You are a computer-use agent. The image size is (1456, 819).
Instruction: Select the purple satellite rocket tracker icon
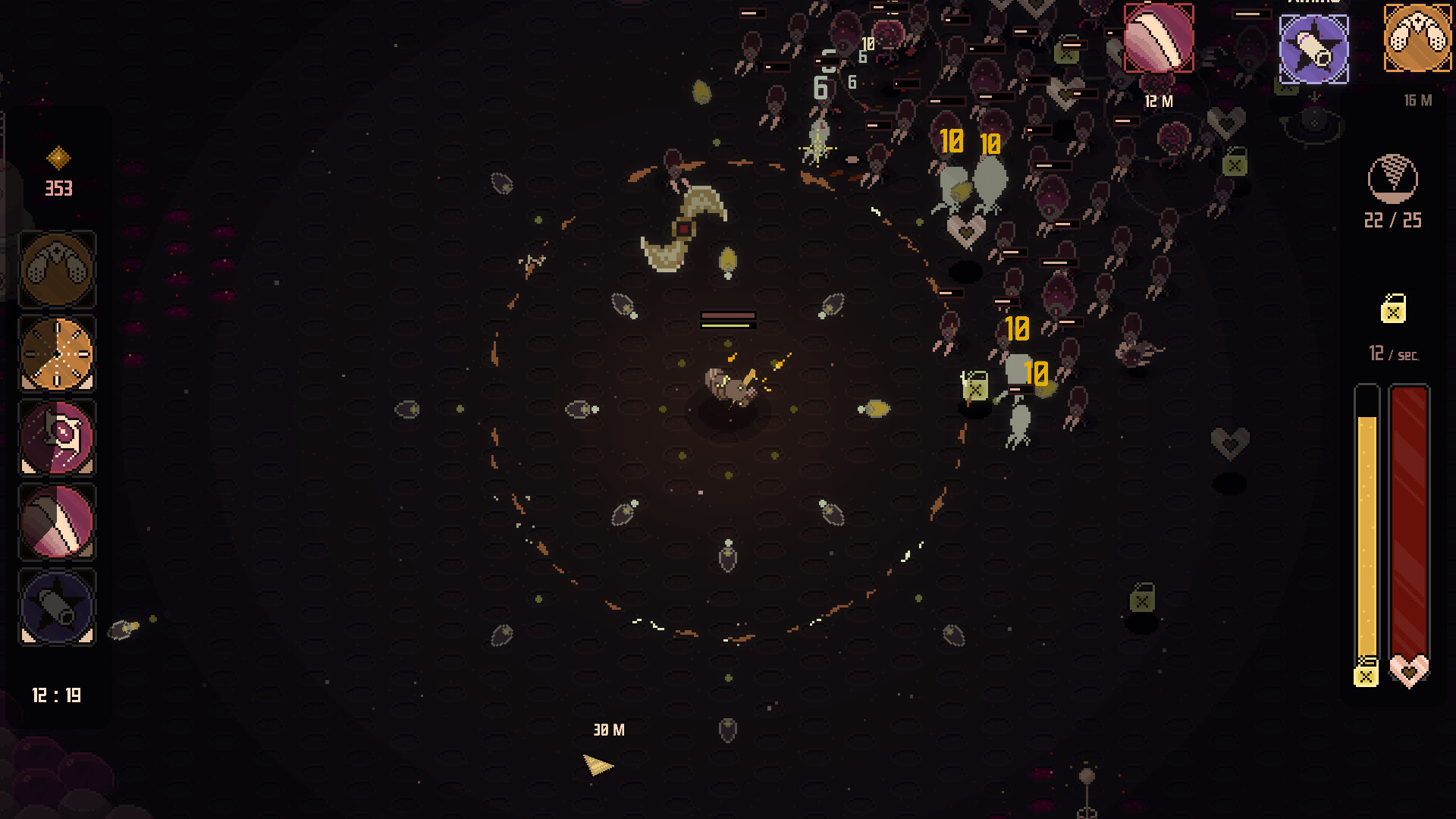tap(1314, 50)
